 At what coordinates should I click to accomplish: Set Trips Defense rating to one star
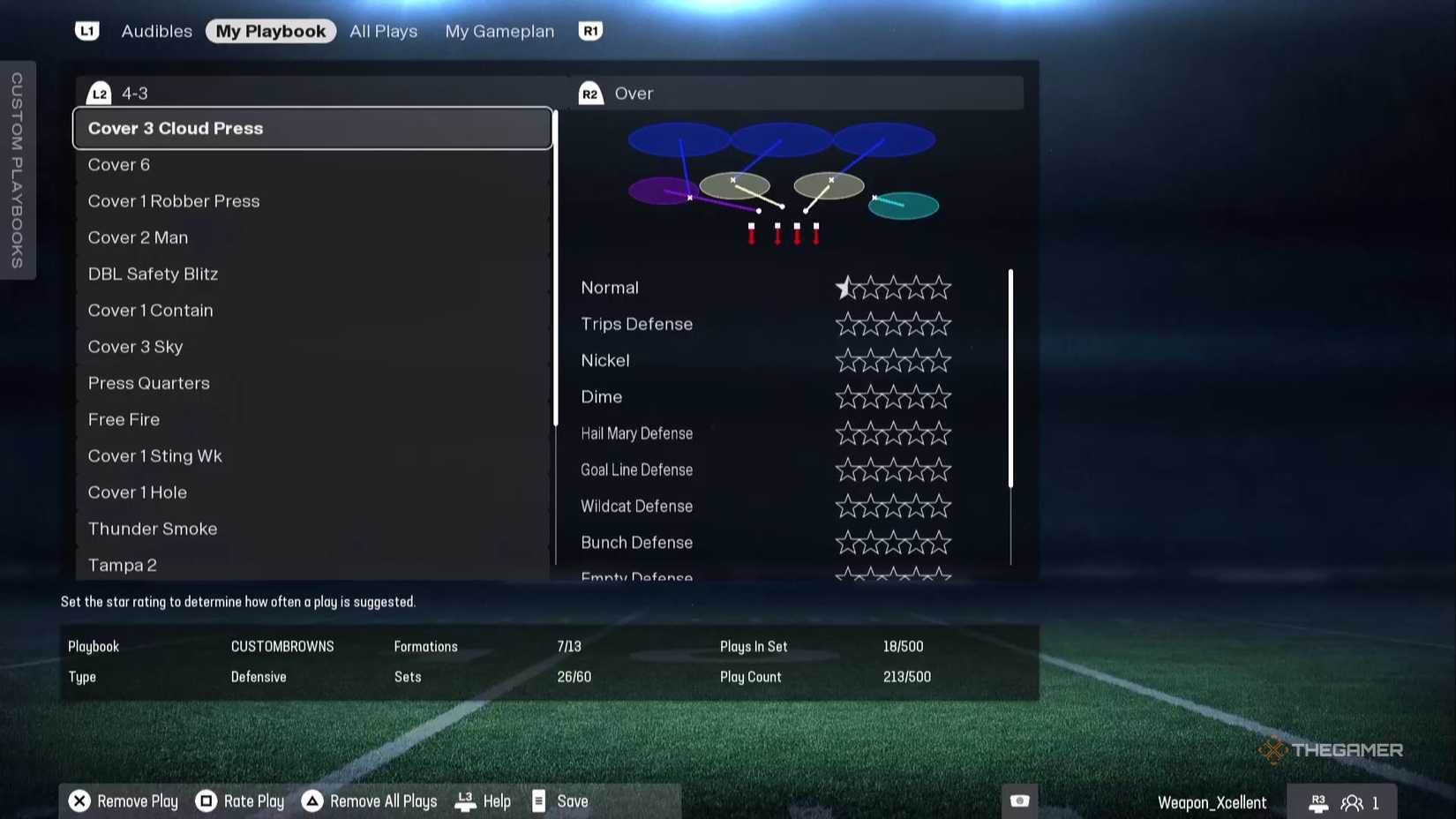point(848,324)
